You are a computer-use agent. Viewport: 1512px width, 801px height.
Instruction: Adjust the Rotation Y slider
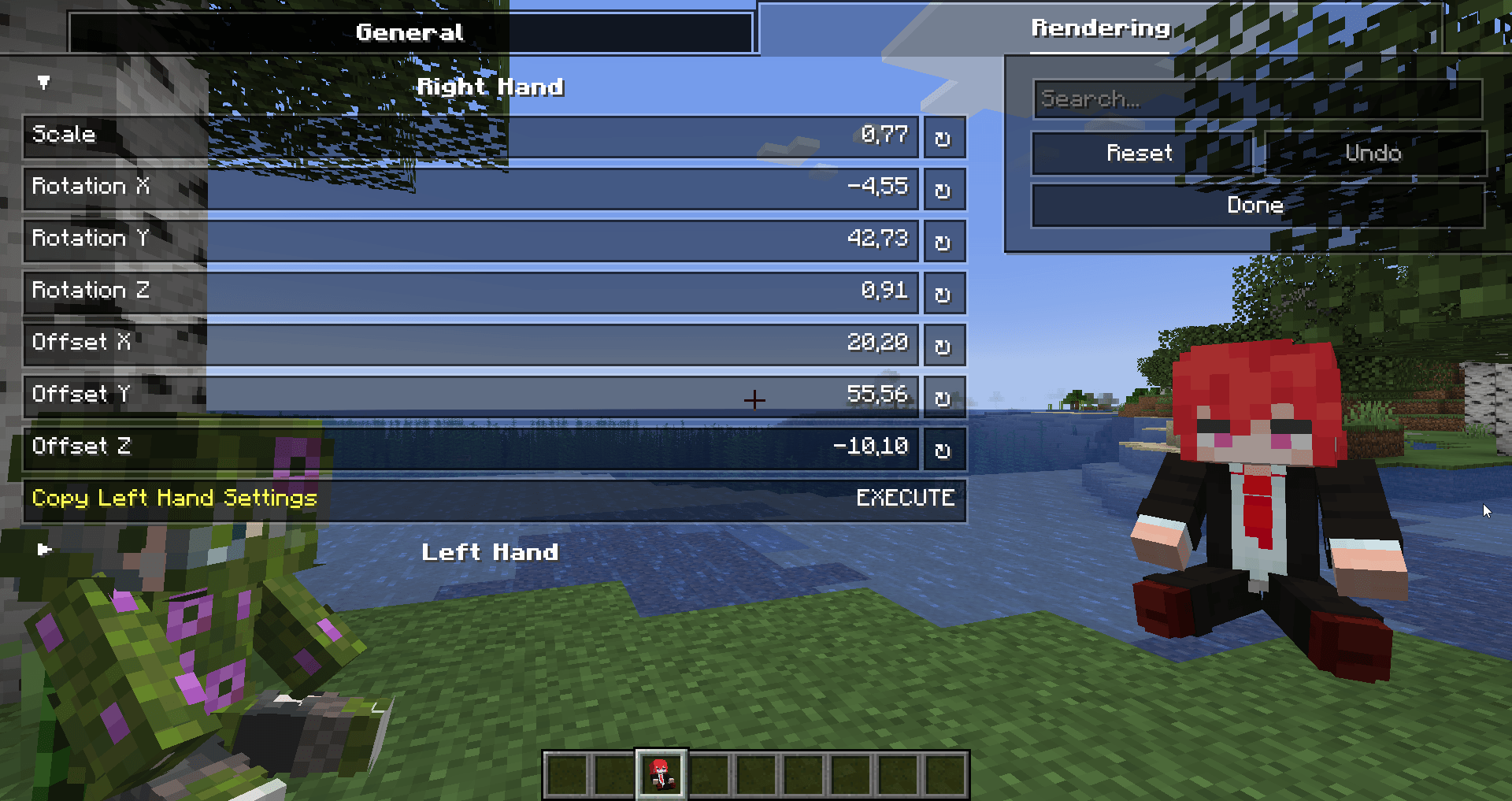coord(551,241)
